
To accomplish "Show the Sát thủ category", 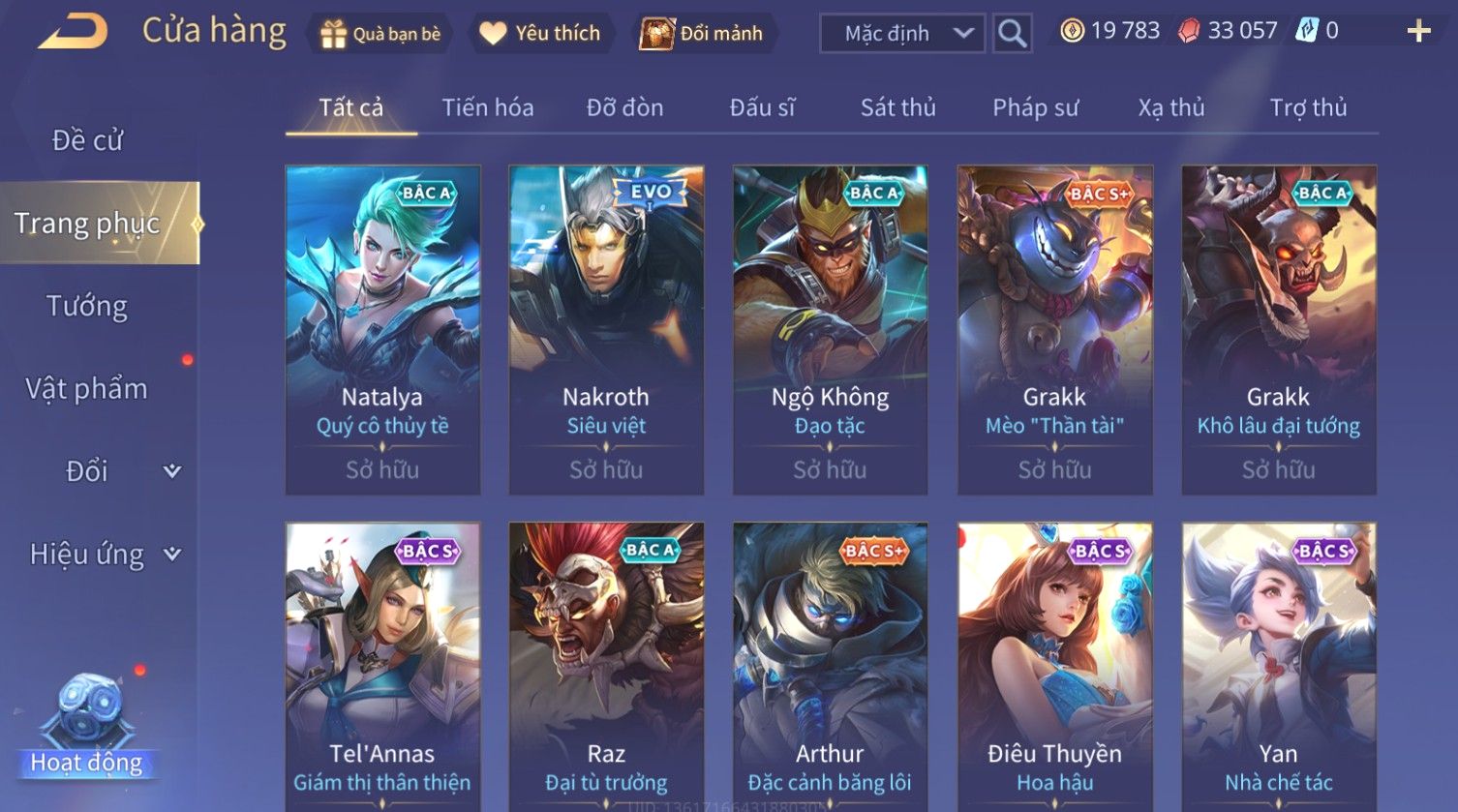I will pos(897,107).
